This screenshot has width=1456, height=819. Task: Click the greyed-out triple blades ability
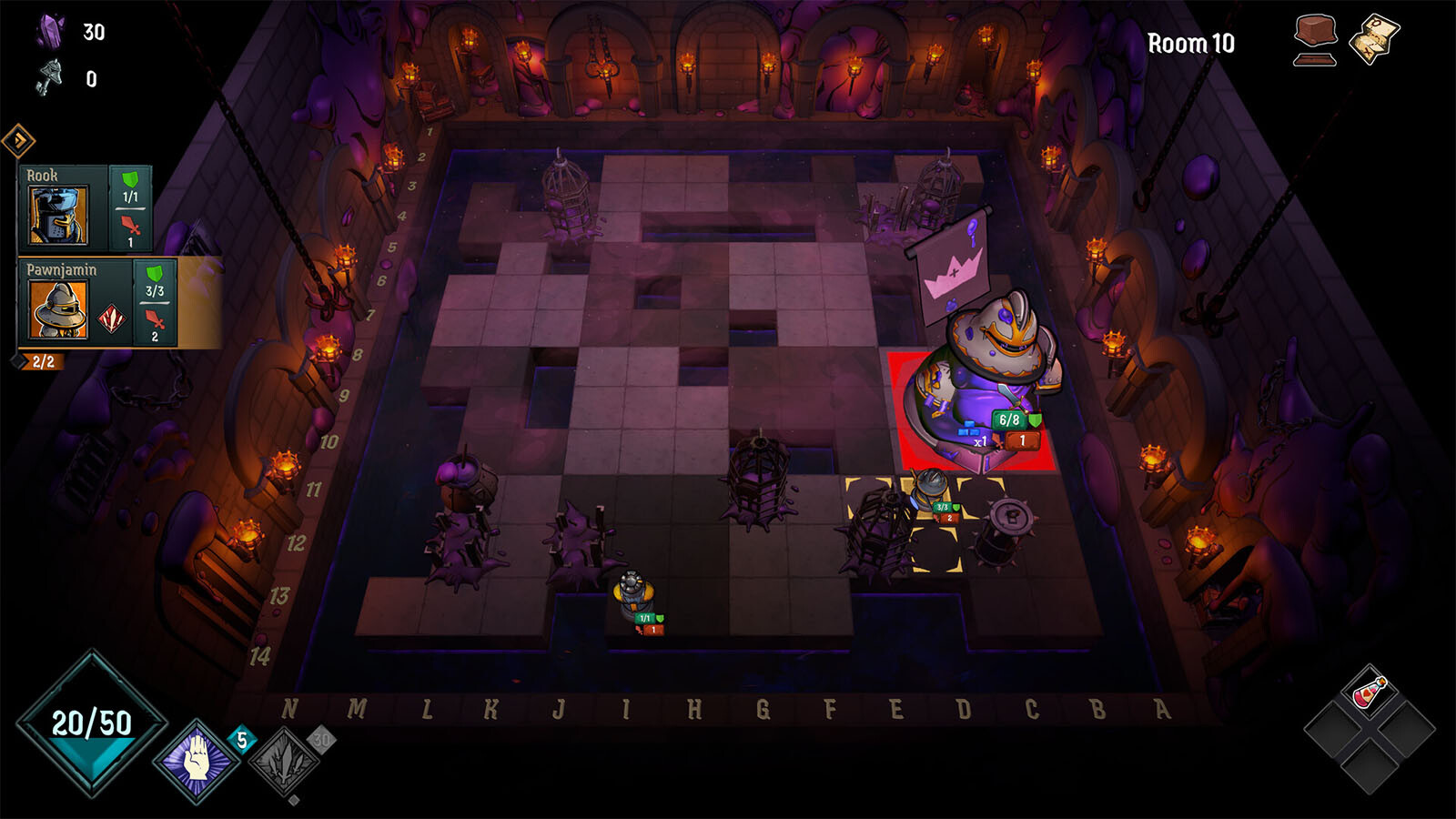click(285, 762)
